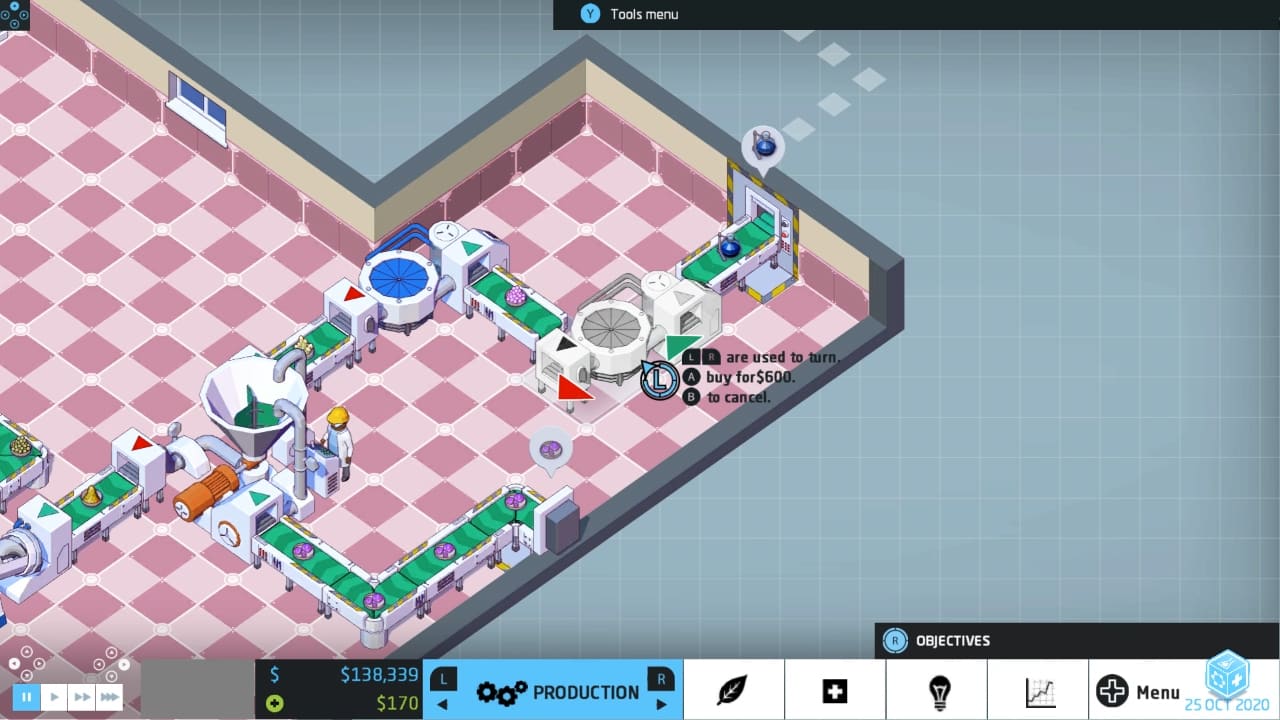The height and width of the screenshot is (720, 1280).
Task: Enable fastest triple-arrow game speed
Action: coord(108,697)
